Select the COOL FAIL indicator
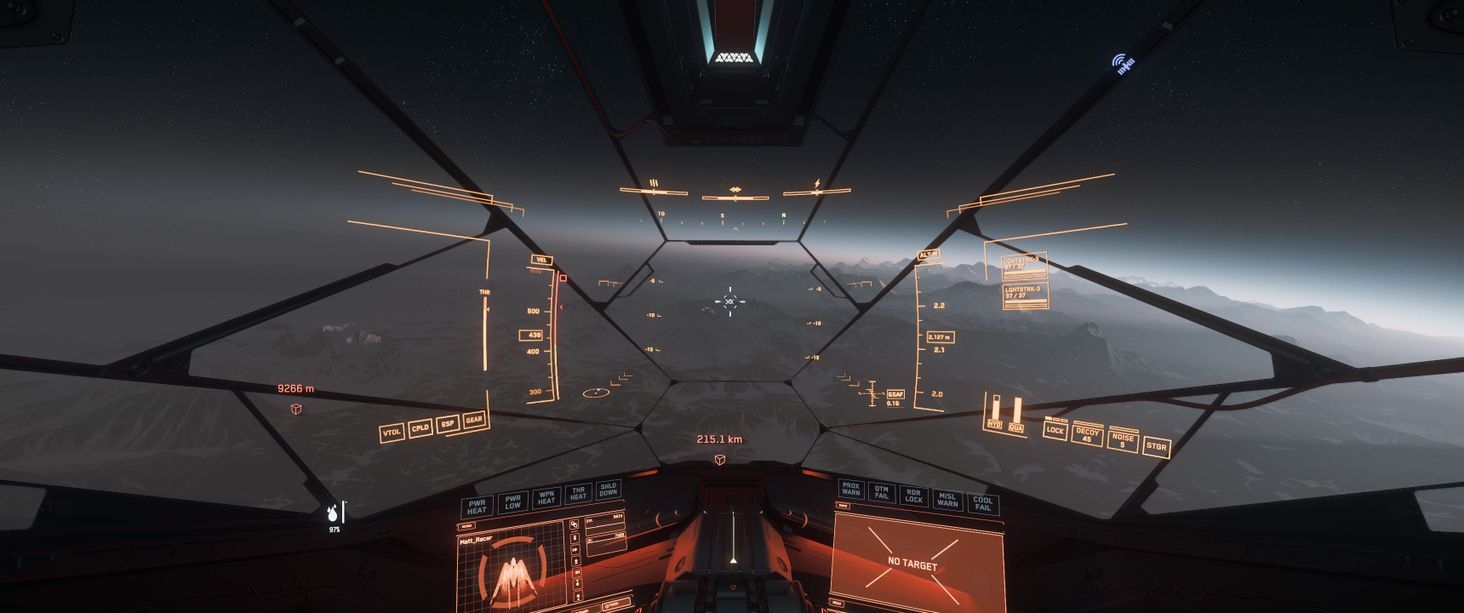 click(x=983, y=504)
